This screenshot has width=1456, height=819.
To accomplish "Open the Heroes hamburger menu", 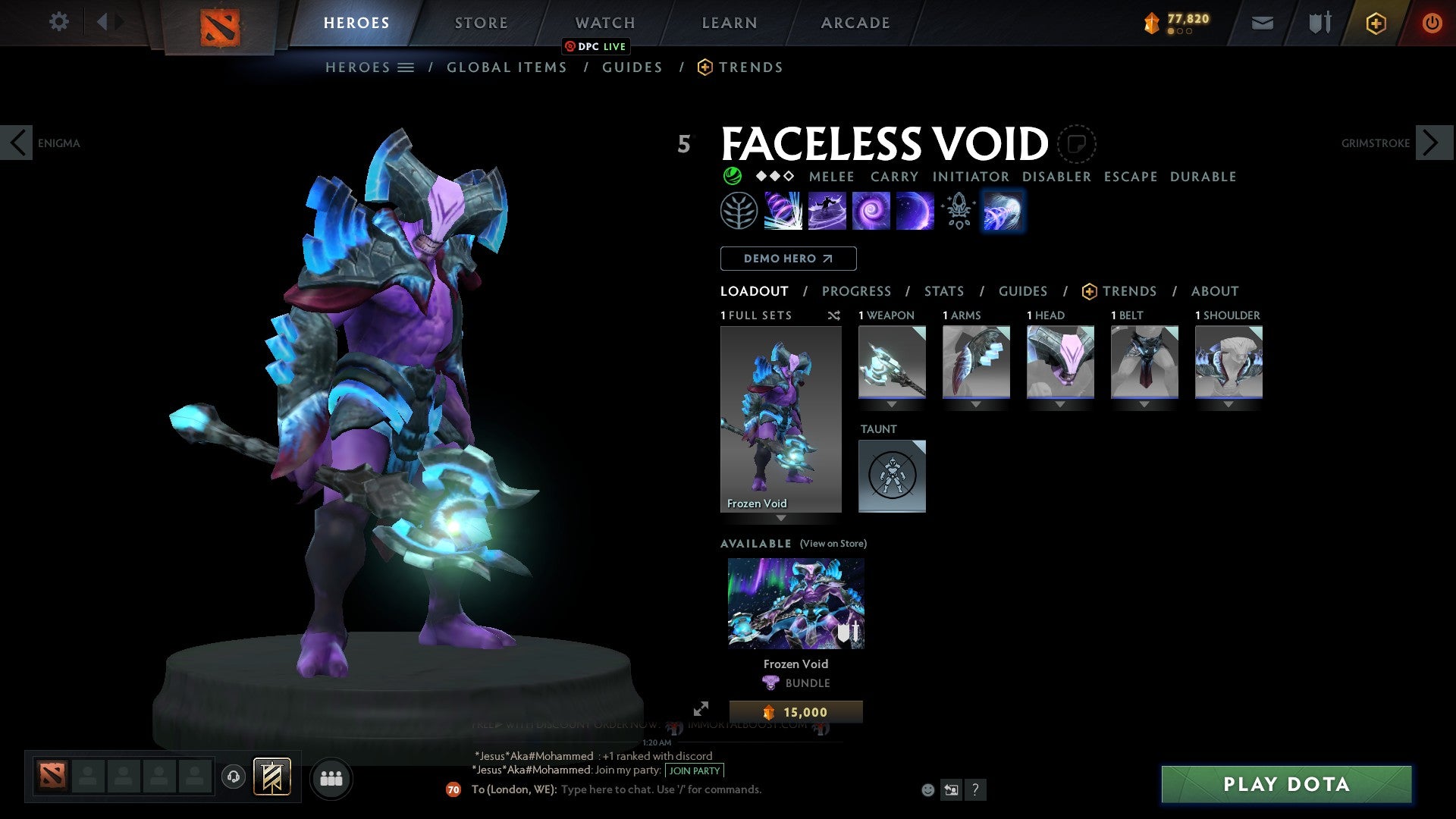I will pos(406,67).
